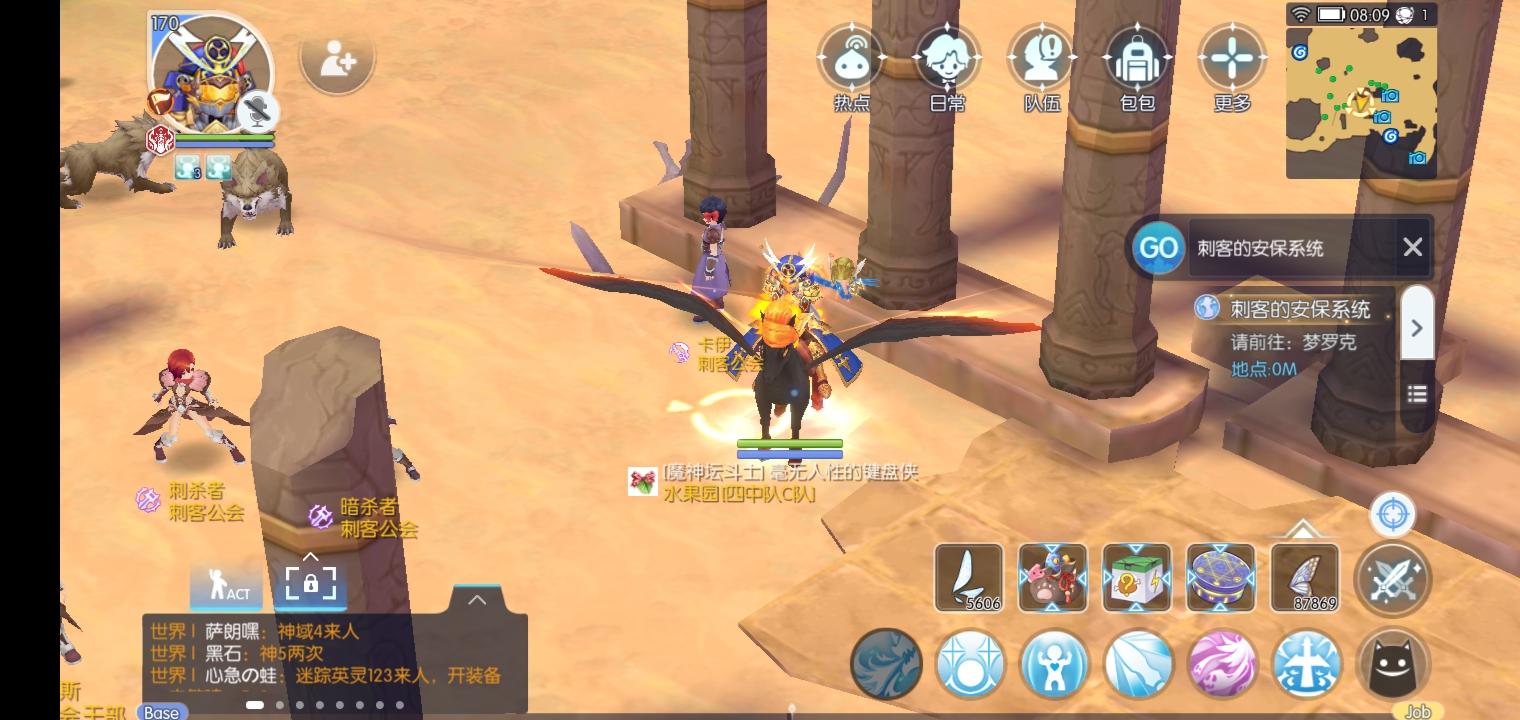Toggle the crossed-swords auto-battle mode
The height and width of the screenshot is (720, 1520).
click(x=1393, y=578)
